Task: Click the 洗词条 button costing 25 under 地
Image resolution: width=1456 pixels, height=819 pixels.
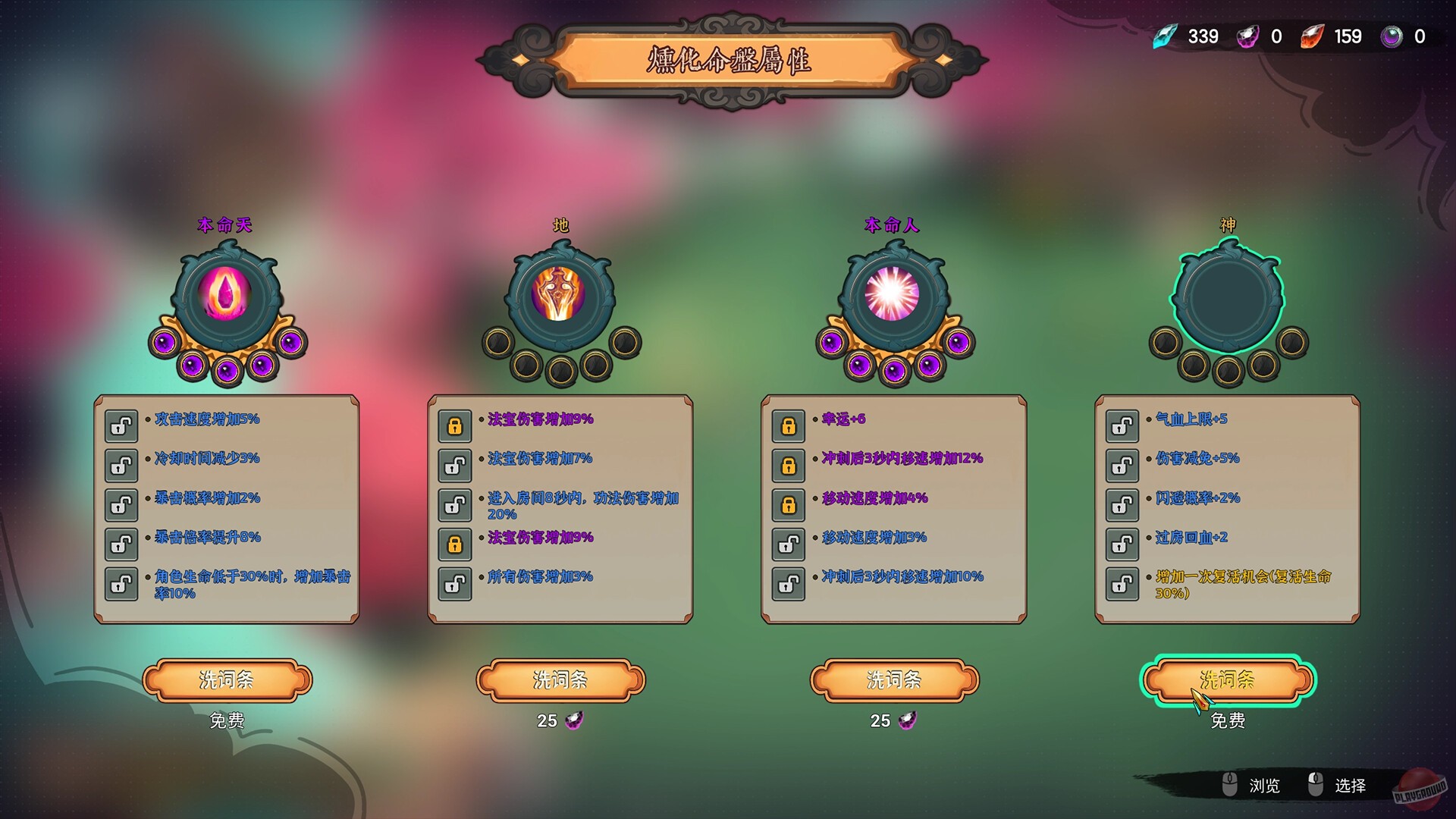Action: point(560,681)
